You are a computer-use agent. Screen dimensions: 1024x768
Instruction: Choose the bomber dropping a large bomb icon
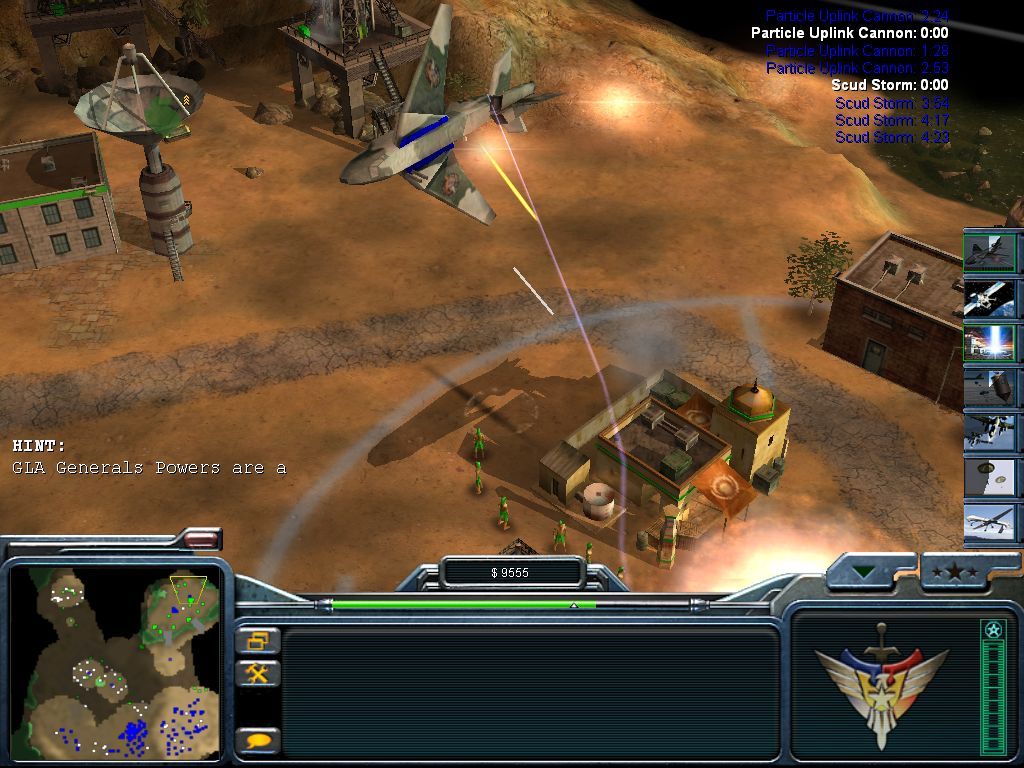click(x=990, y=388)
